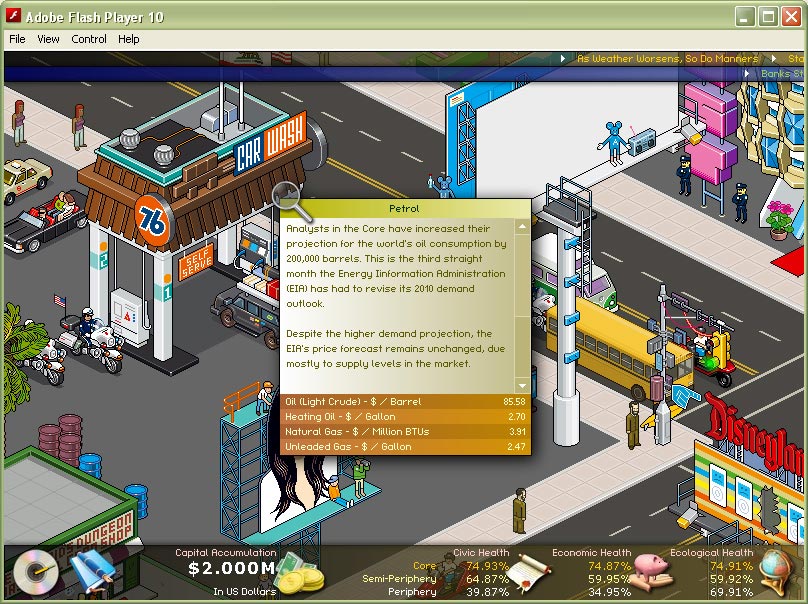Select the Unleaded Gas price row
The image size is (808, 604).
coord(405,447)
